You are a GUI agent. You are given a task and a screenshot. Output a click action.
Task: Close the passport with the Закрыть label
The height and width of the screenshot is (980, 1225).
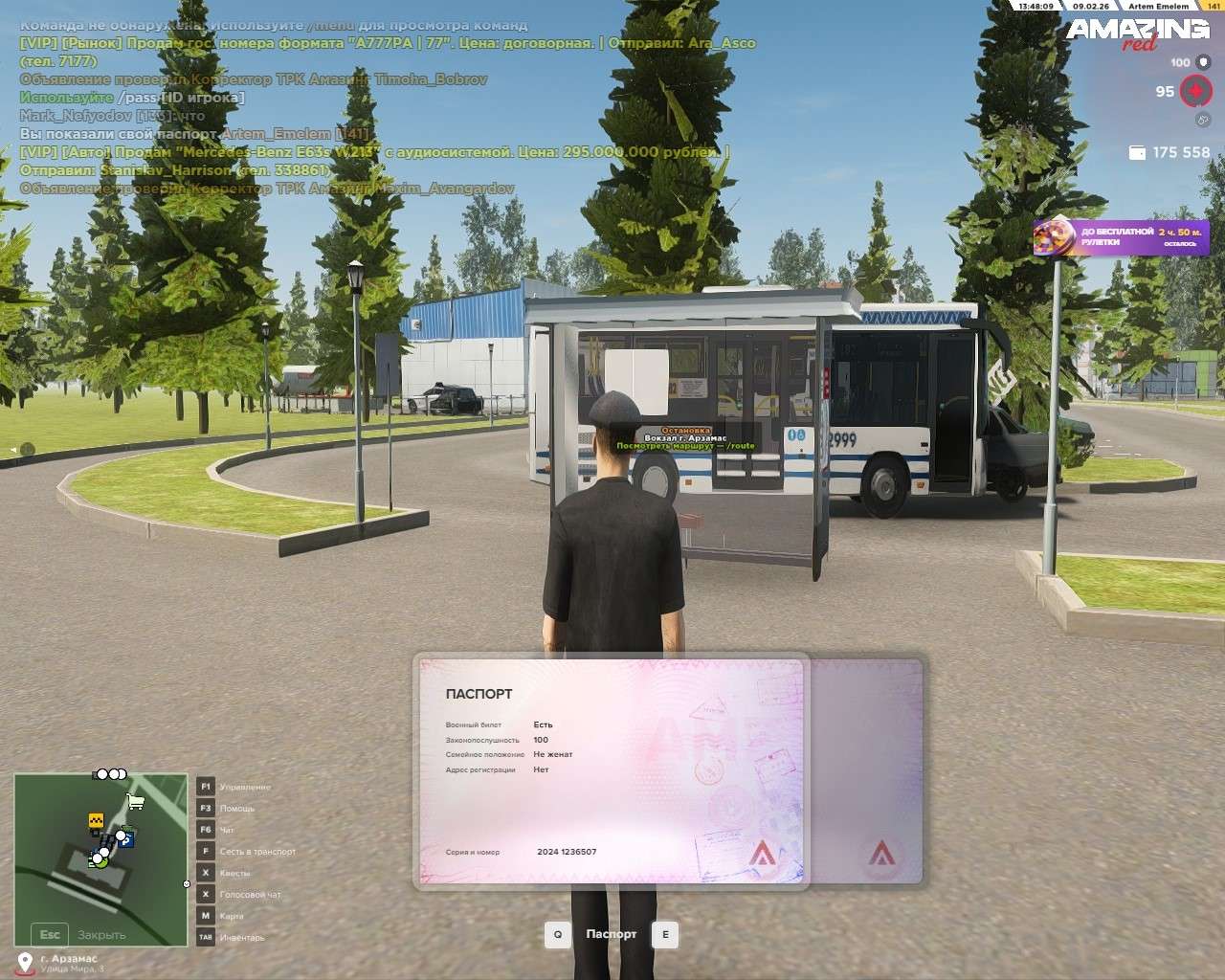[x=100, y=935]
